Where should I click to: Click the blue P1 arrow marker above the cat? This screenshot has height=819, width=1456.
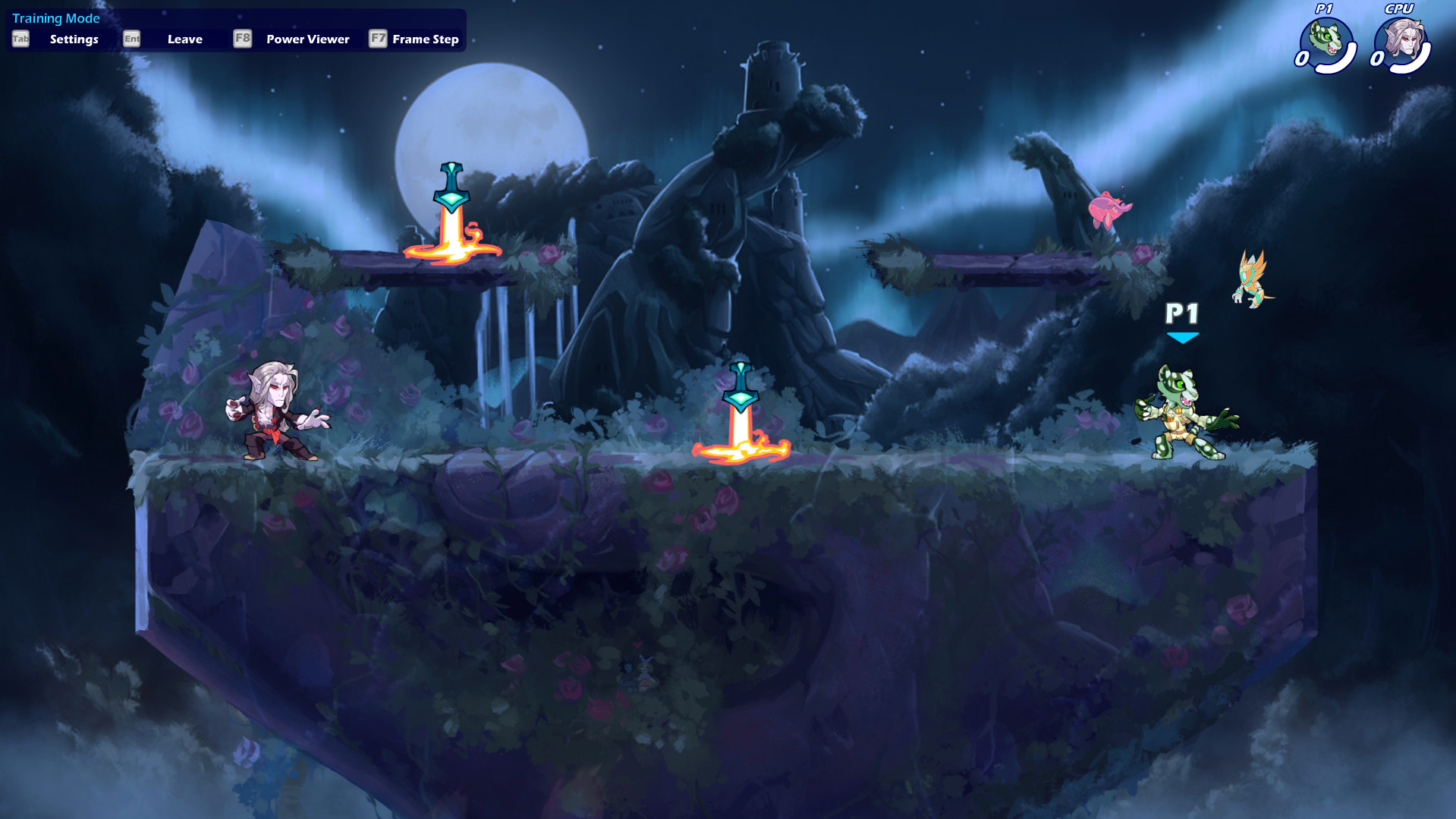1182,336
